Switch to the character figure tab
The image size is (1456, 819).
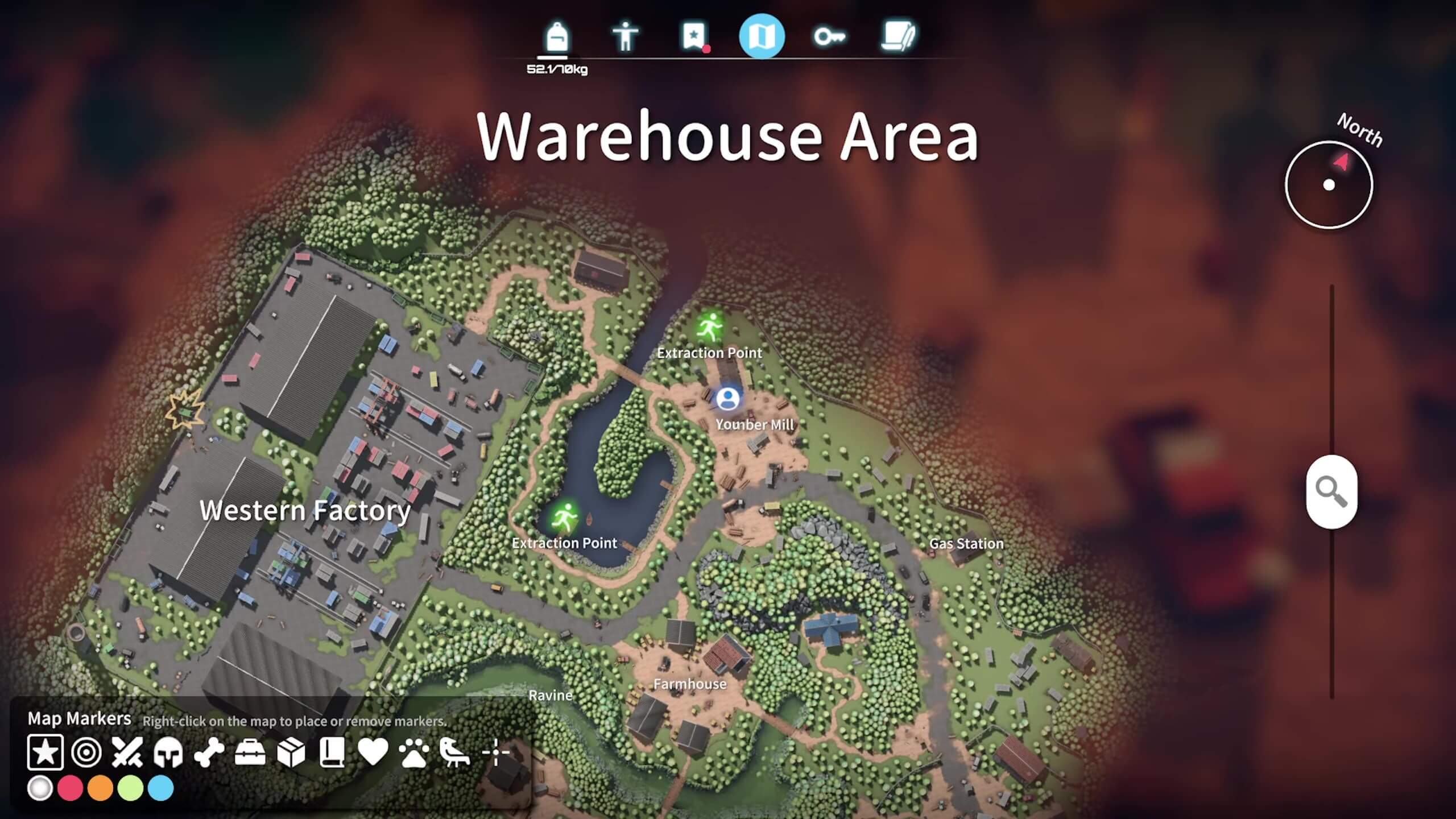tap(625, 37)
